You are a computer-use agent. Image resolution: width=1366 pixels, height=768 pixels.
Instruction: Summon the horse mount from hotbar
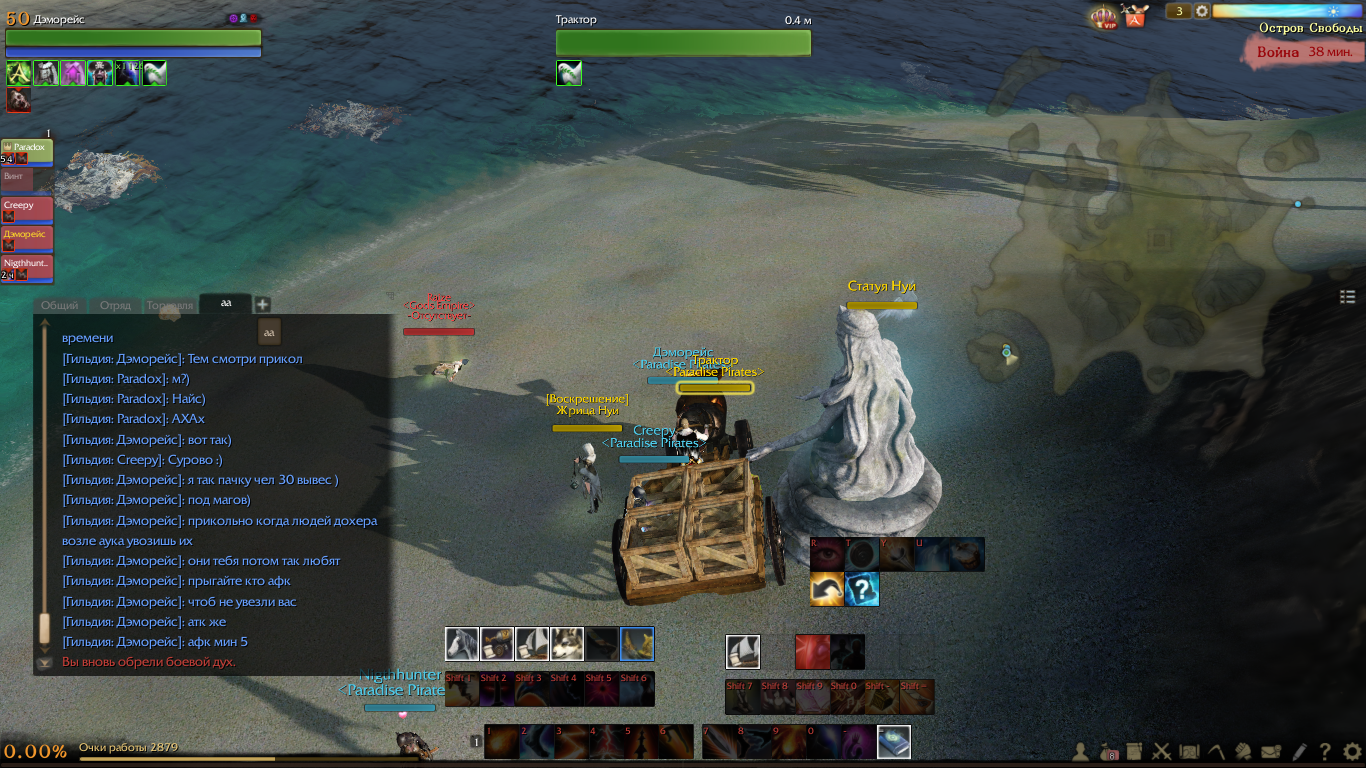coord(462,644)
